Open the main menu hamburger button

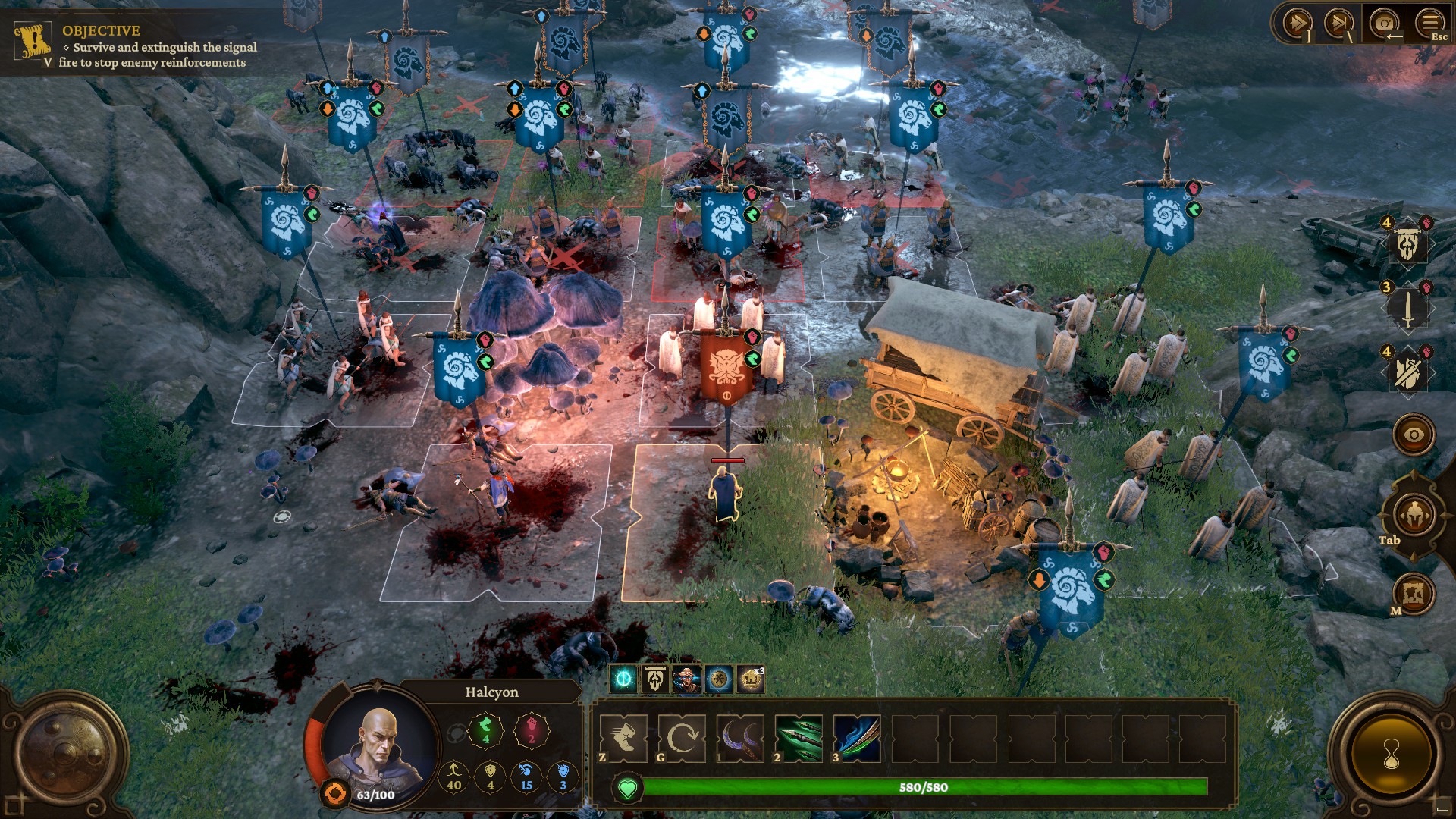(1429, 22)
